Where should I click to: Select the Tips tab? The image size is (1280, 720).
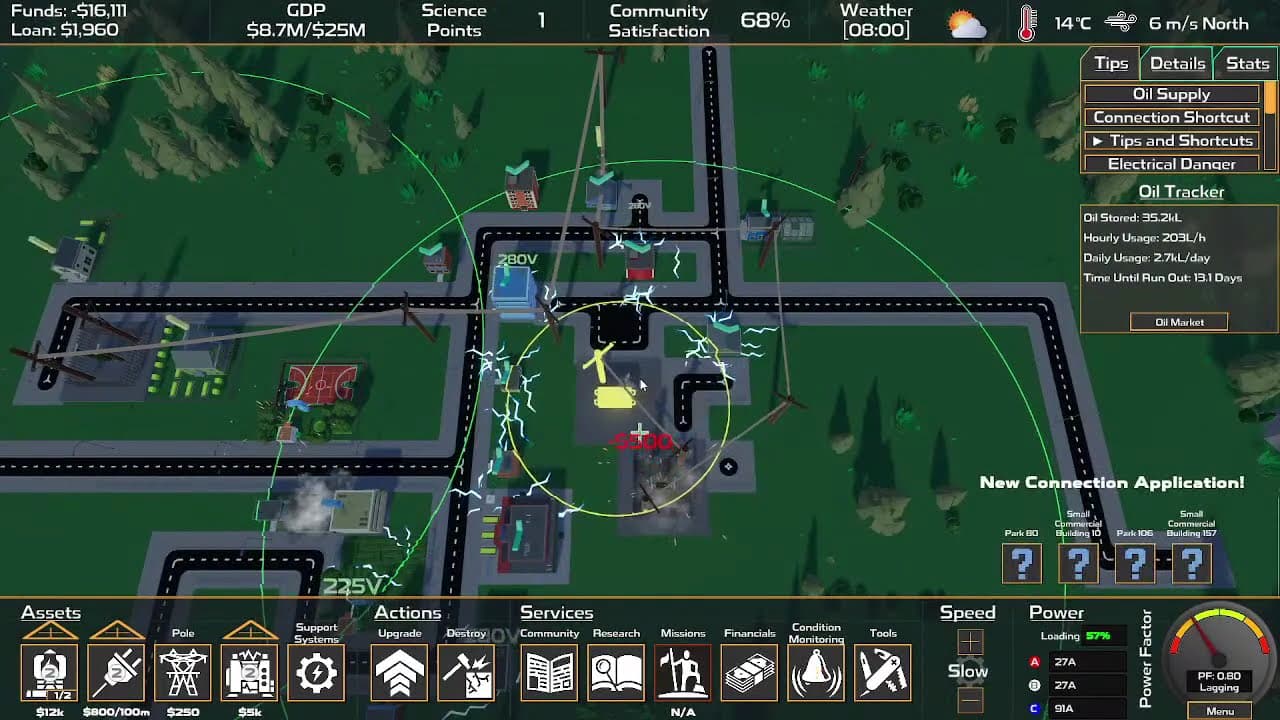pos(1111,64)
